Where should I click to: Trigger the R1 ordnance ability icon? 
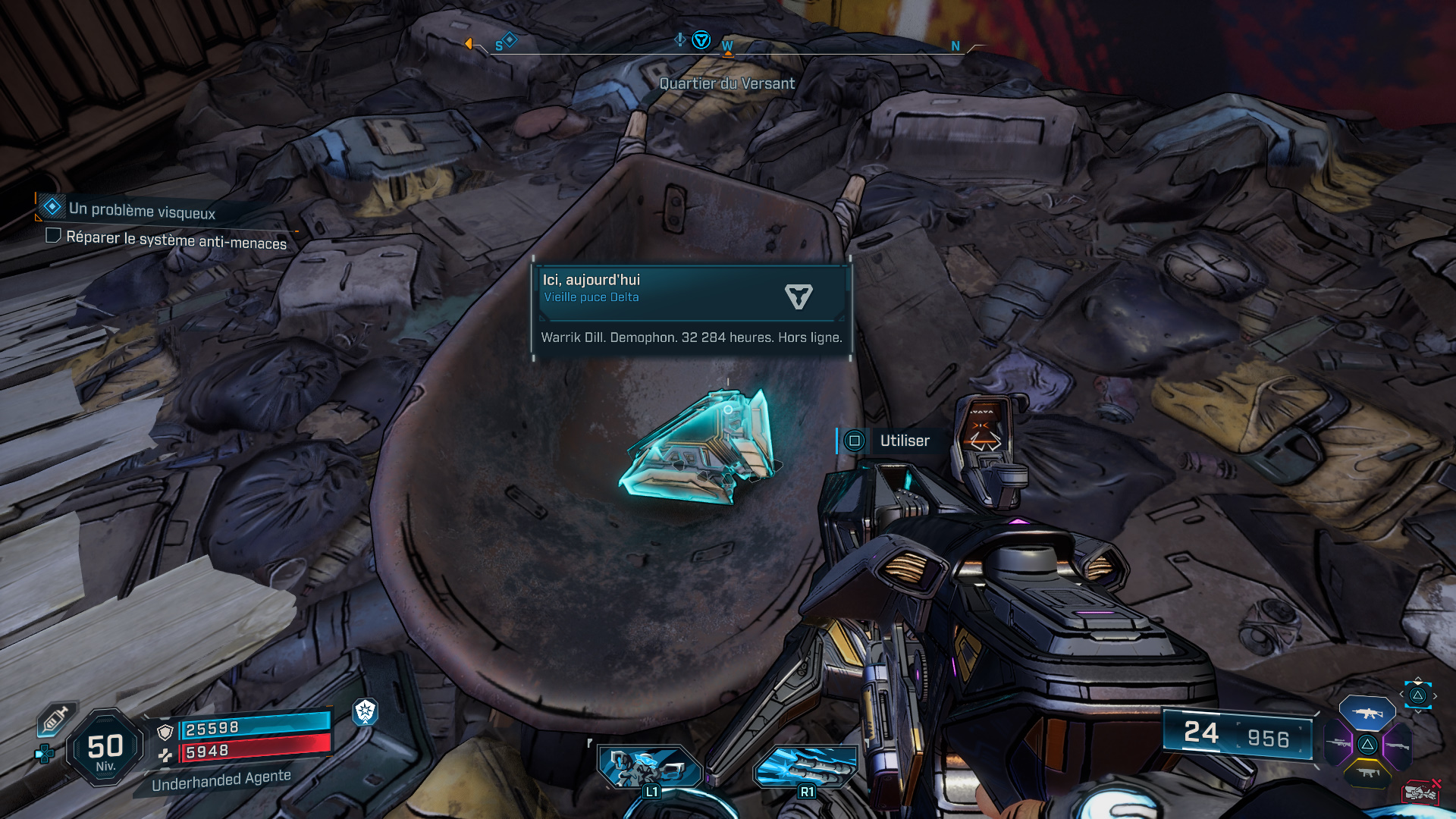(x=806, y=767)
